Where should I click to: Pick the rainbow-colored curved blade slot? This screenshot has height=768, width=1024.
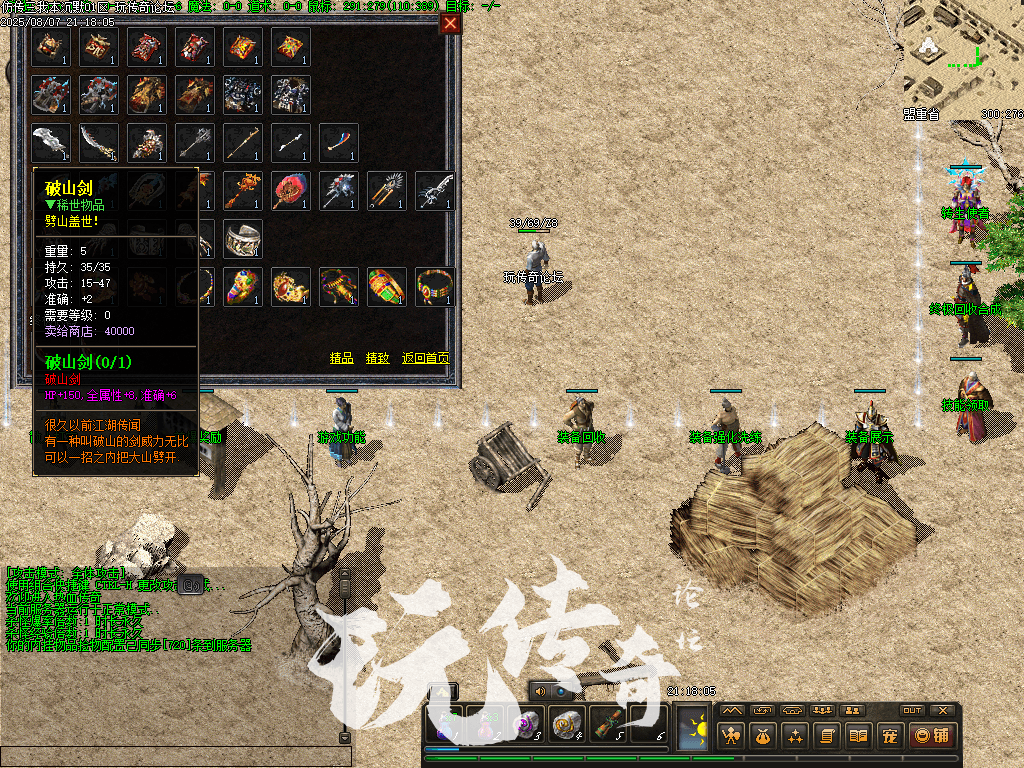coord(339,142)
